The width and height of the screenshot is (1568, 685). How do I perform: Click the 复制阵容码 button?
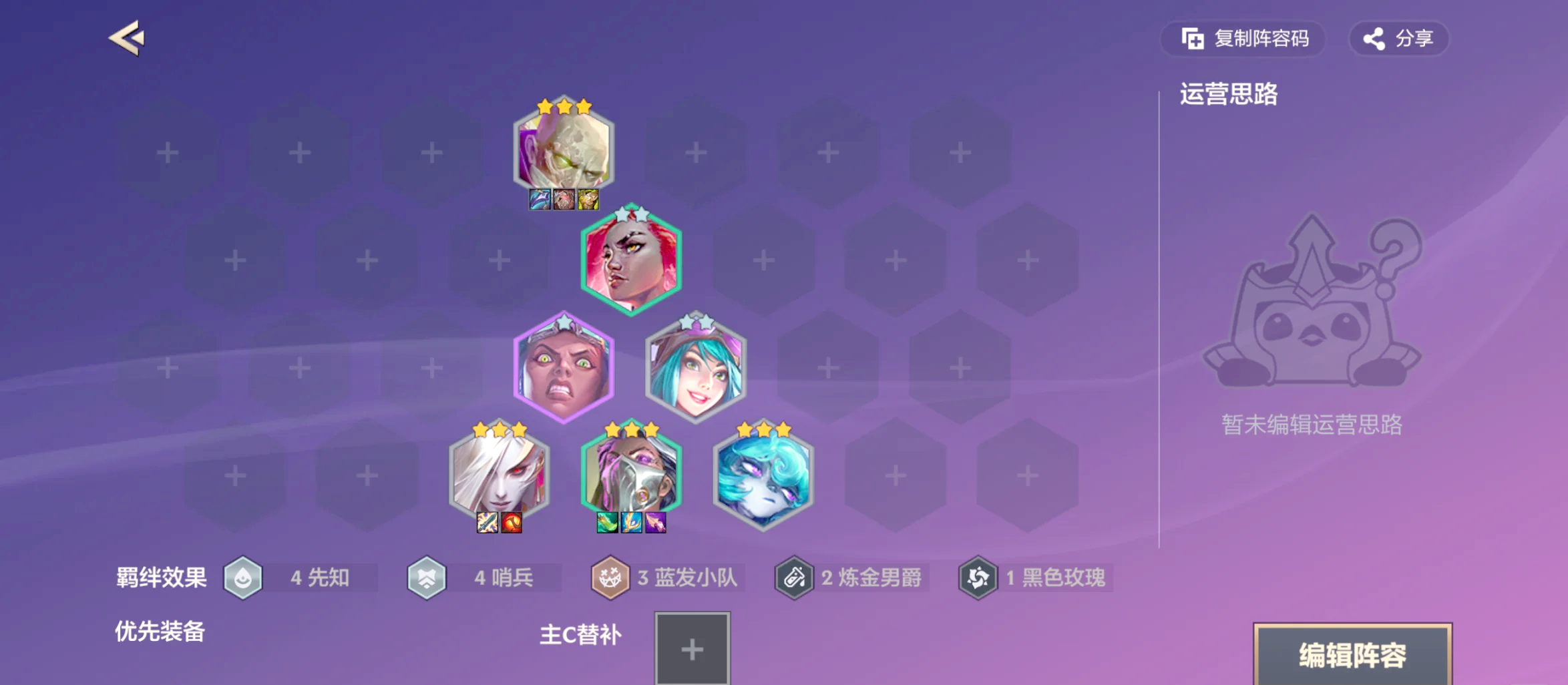(1243, 39)
